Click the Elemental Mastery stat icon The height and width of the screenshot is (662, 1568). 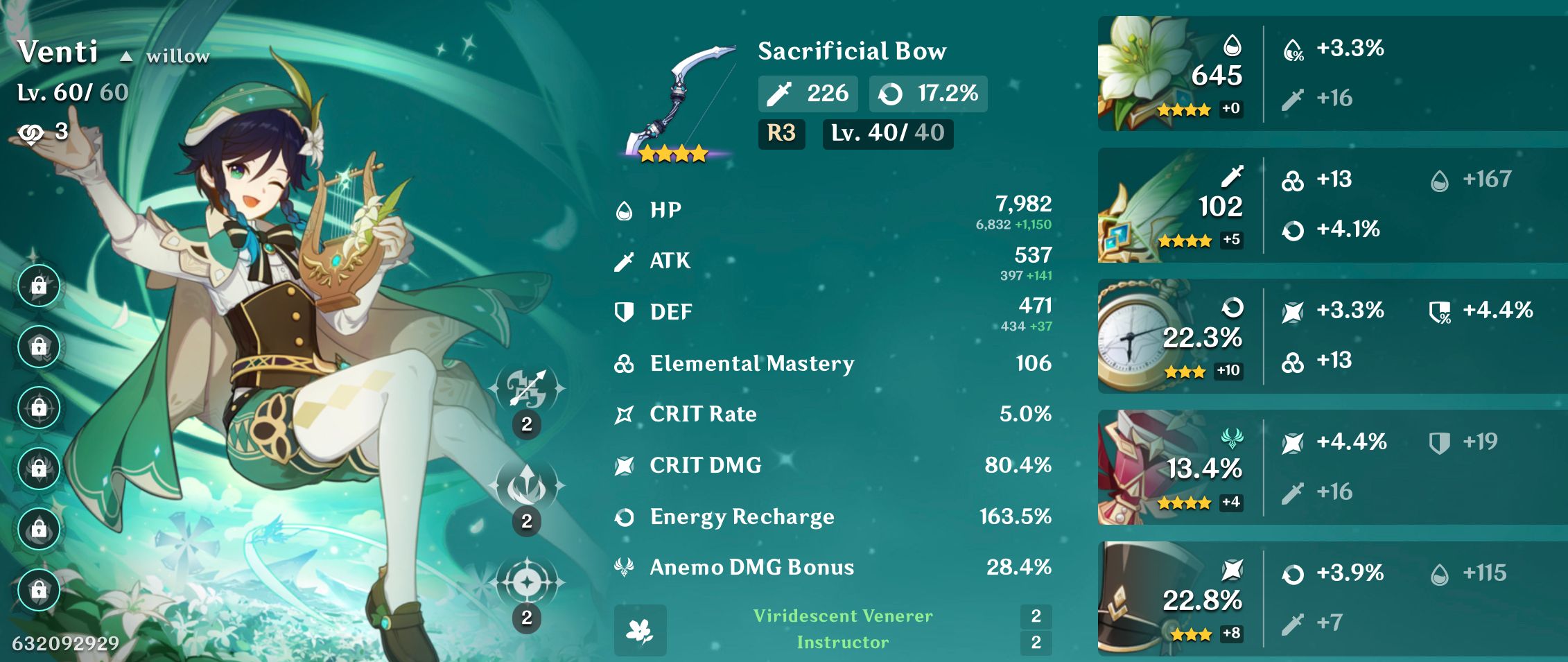pyautogui.click(x=622, y=363)
